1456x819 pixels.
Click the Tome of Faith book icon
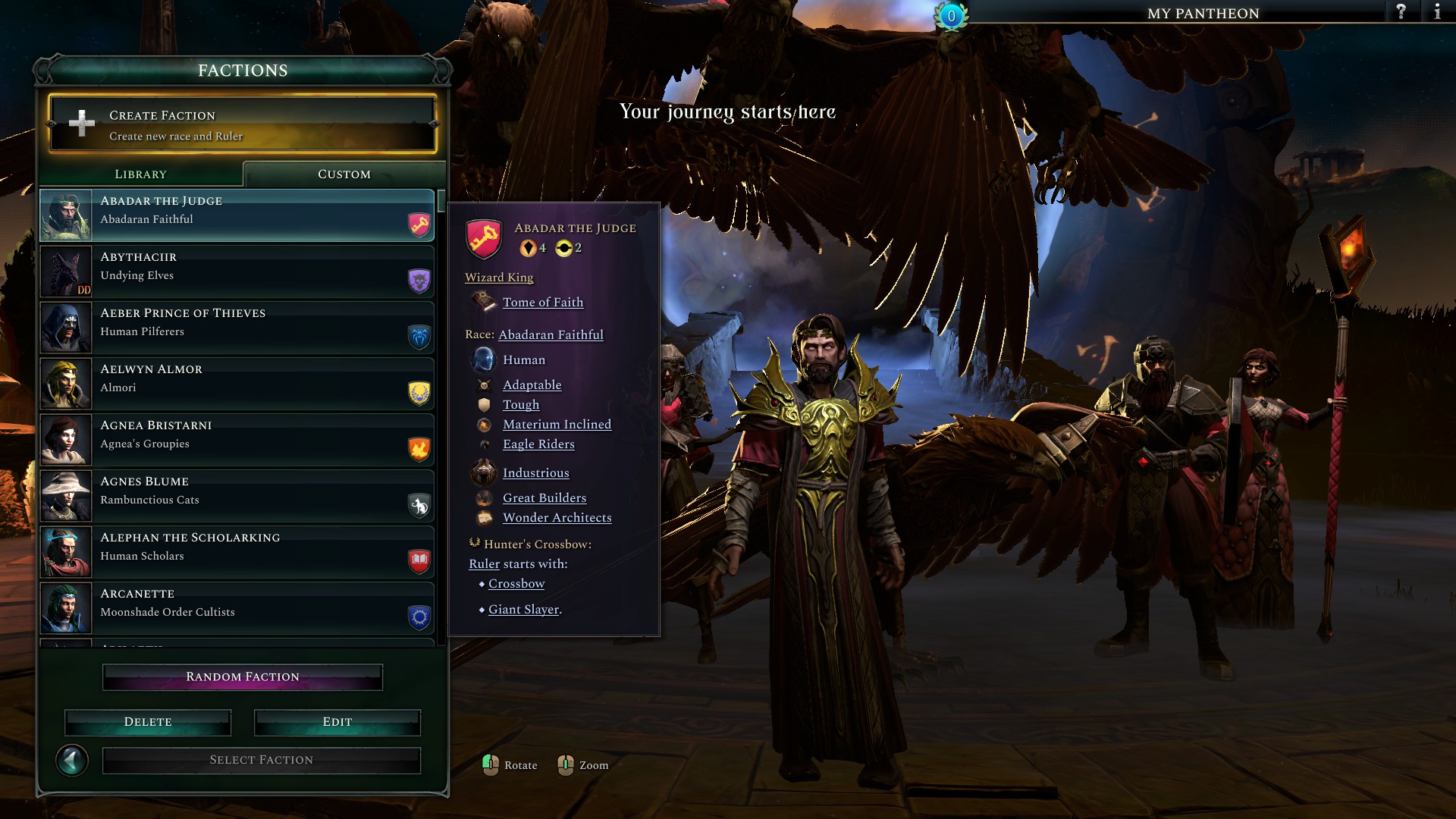[x=484, y=302]
